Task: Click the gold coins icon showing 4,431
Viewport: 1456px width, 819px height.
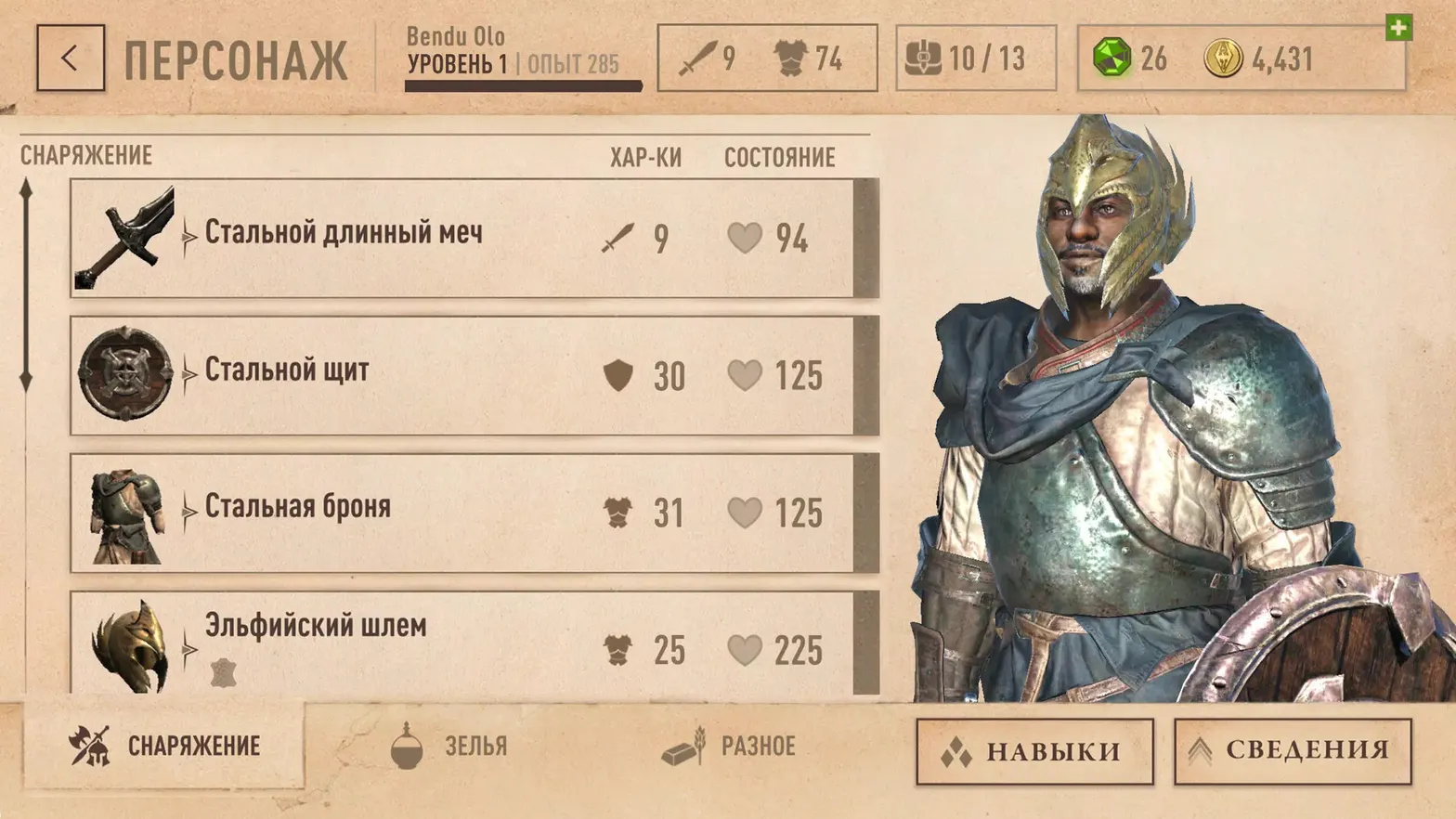Action: point(1224,58)
